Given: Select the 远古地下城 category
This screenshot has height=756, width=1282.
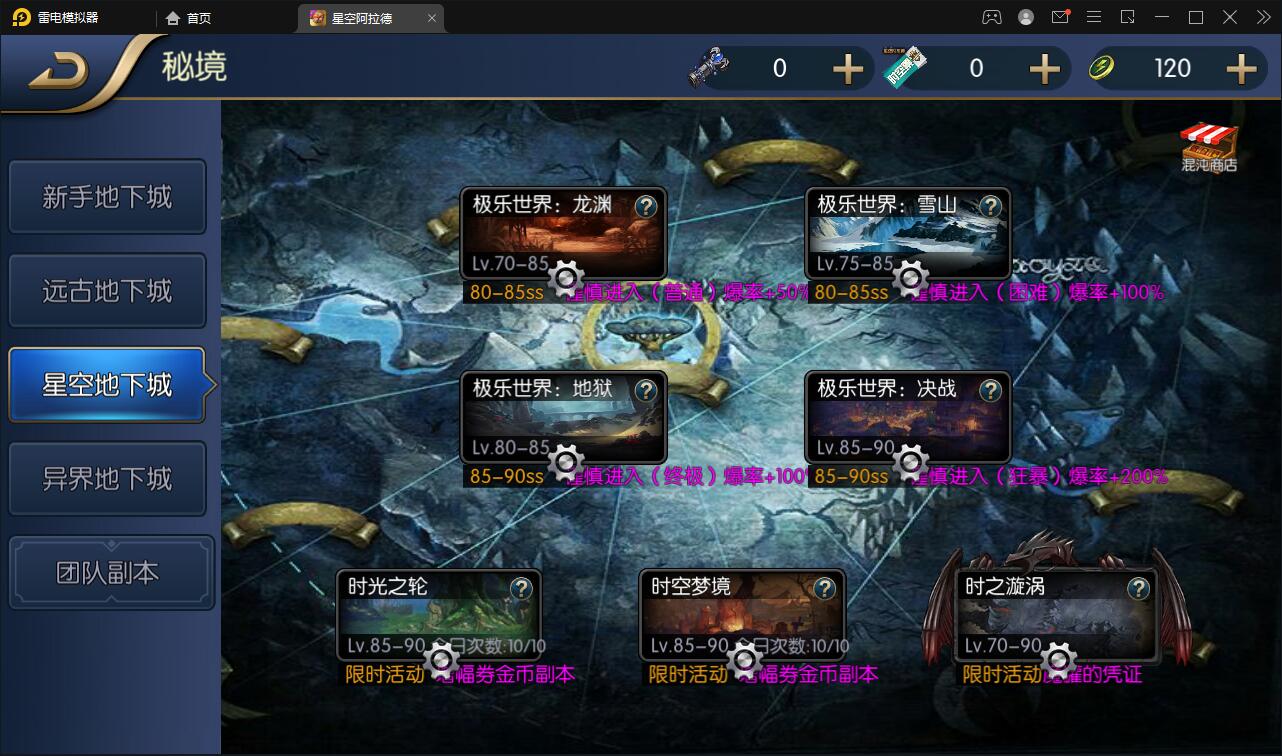Looking at the screenshot, I should point(107,290).
